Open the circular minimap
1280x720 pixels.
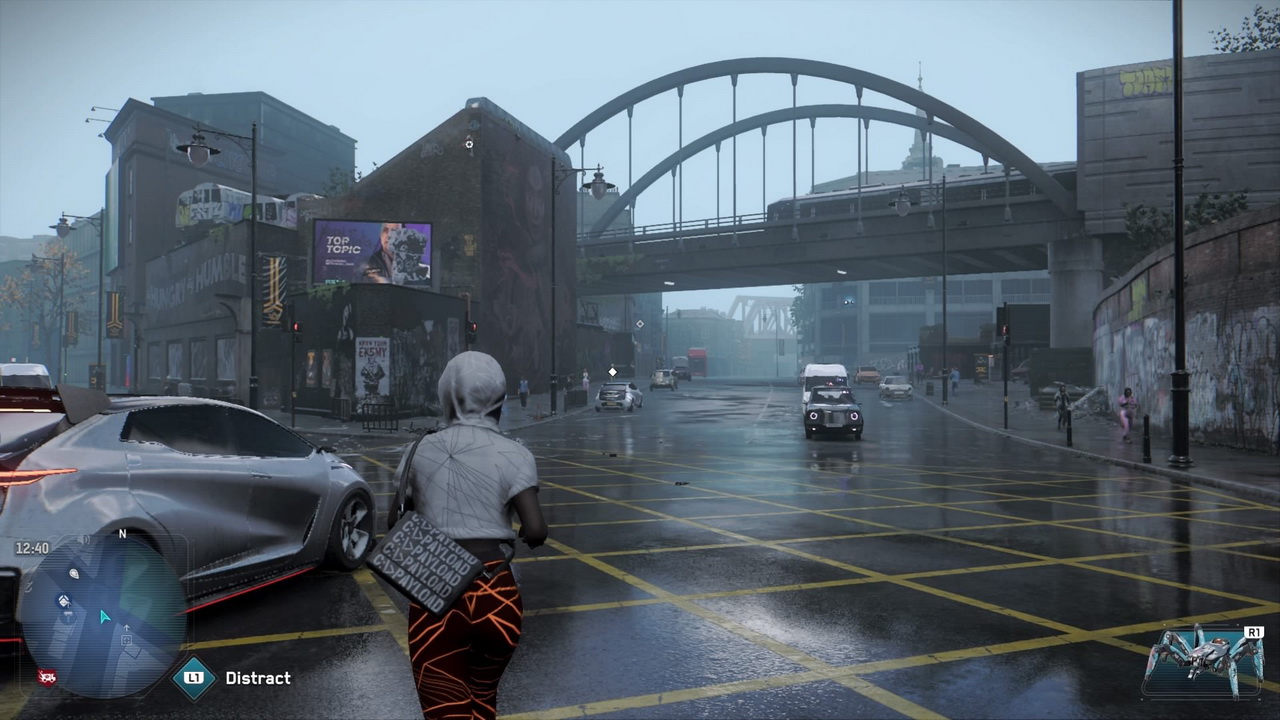pos(104,616)
